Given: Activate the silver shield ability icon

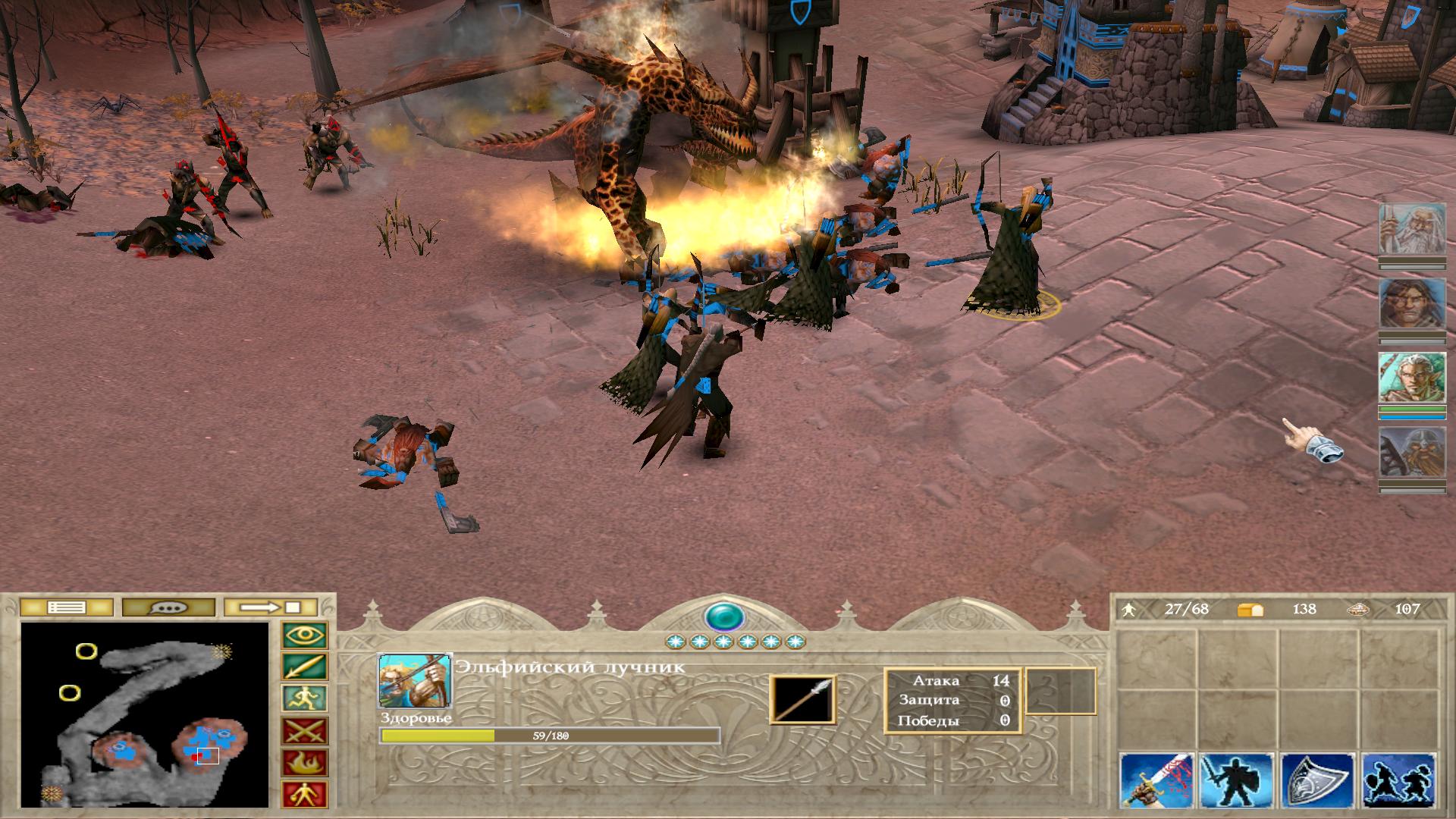Looking at the screenshot, I should pos(1318,781).
